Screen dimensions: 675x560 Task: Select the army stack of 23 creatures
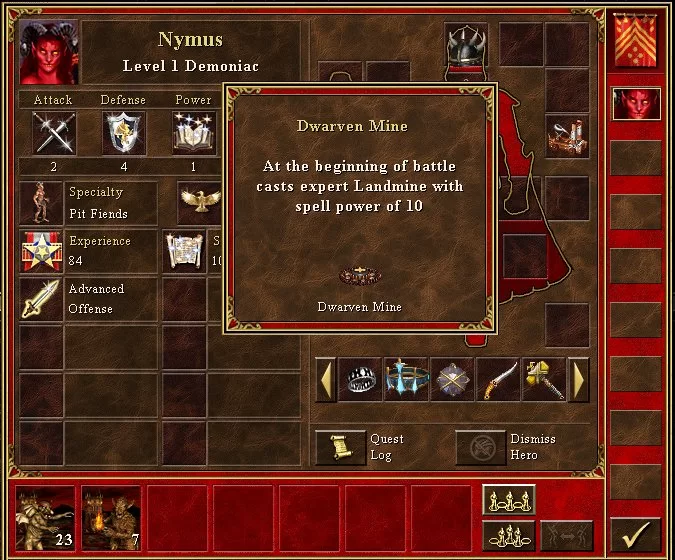point(43,519)
